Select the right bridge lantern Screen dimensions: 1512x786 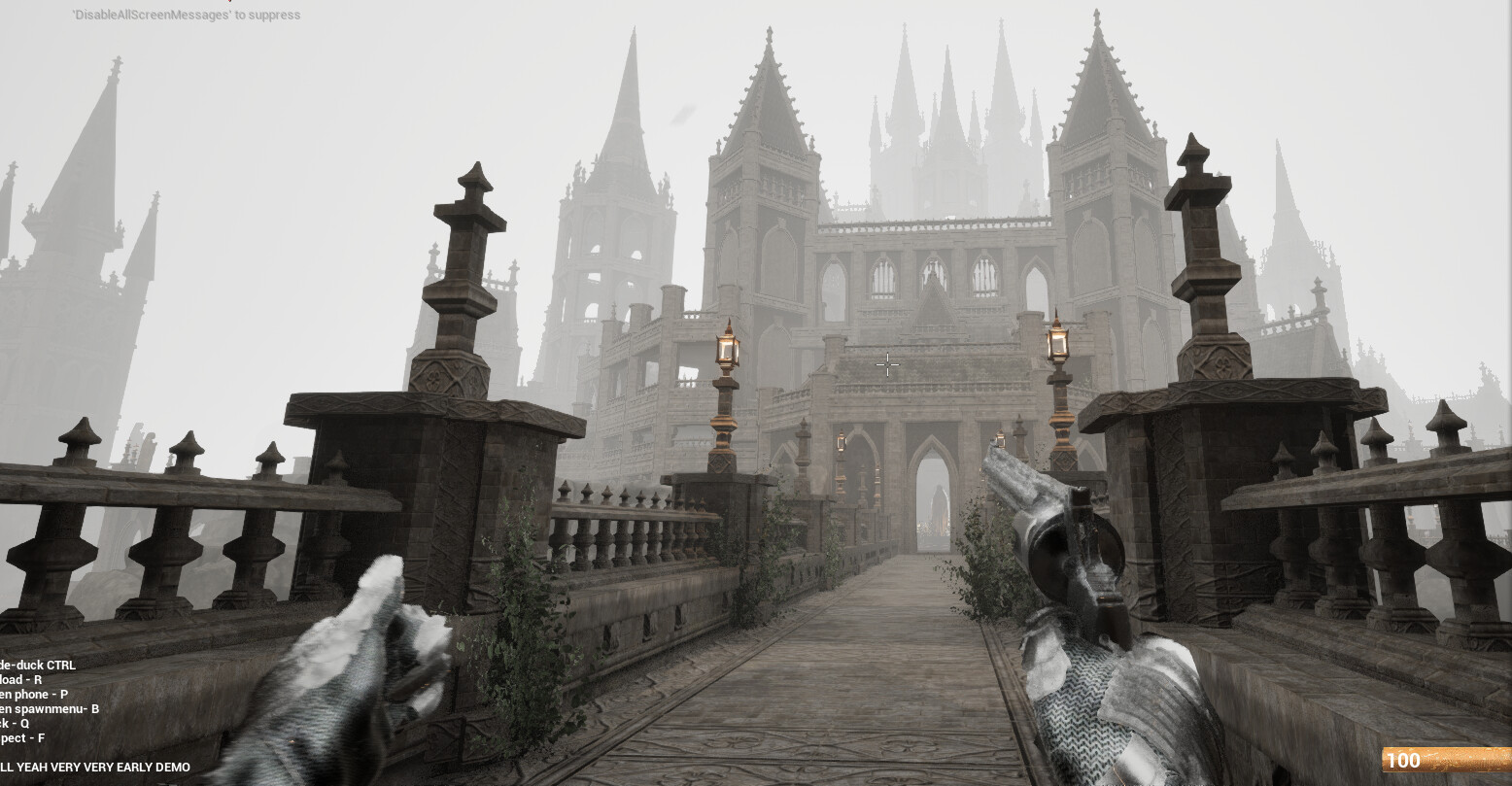1058,344
